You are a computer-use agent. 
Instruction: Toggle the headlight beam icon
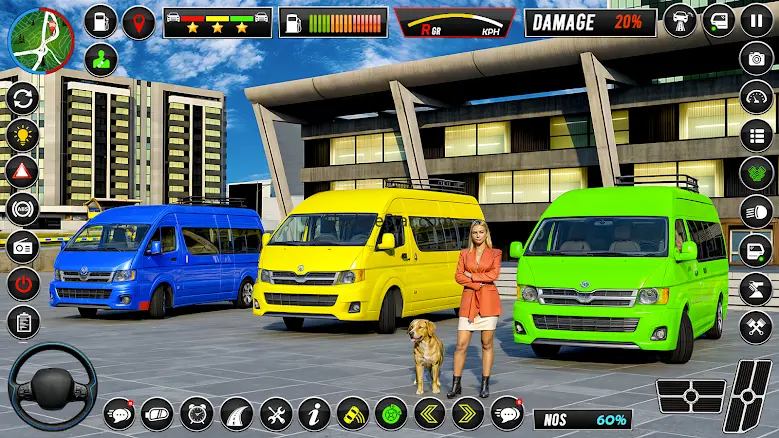pos(757,211)
